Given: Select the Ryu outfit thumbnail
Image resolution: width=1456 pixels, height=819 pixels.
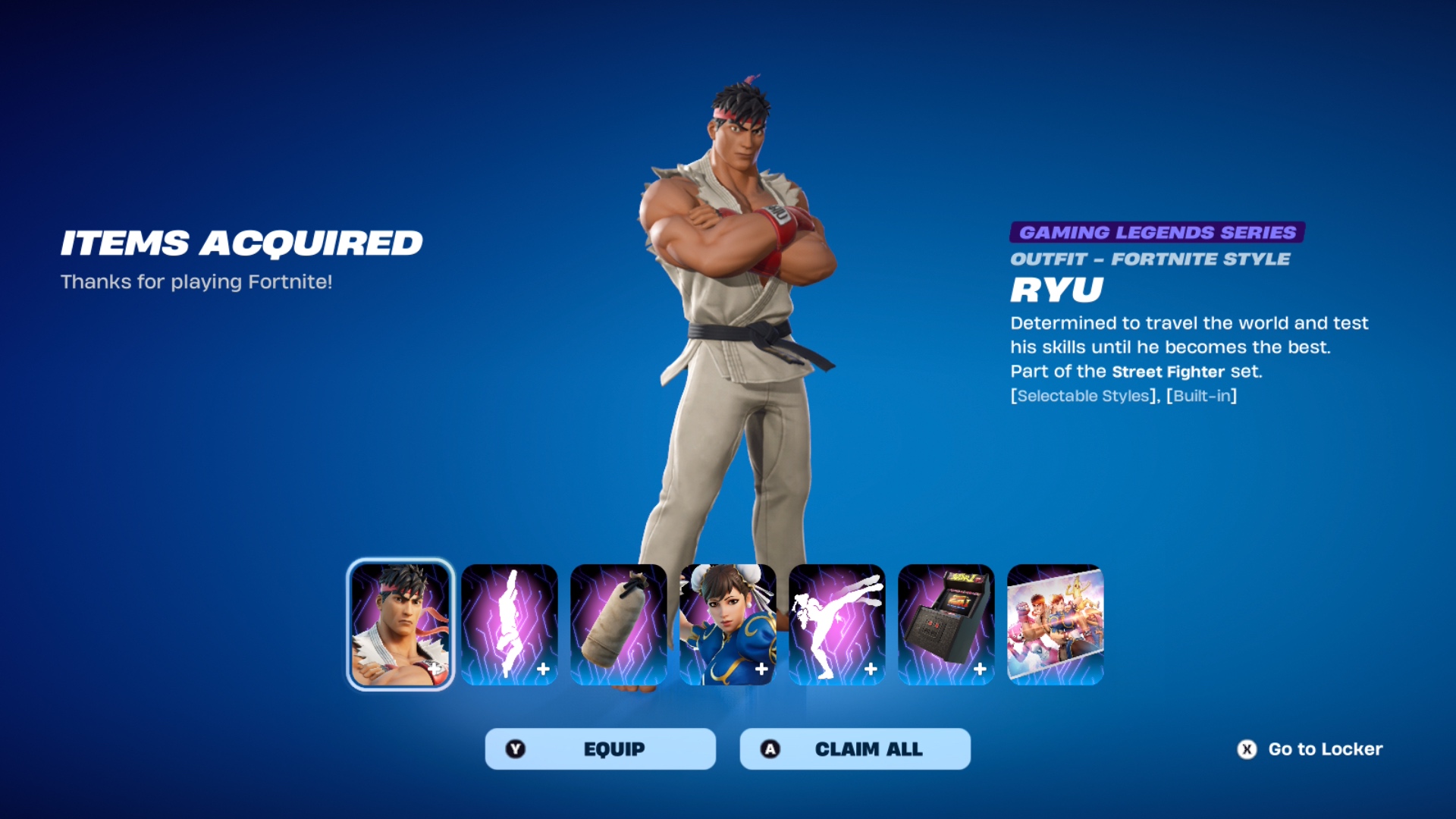Looking at the screenshot, I should [x=400, y=625].
